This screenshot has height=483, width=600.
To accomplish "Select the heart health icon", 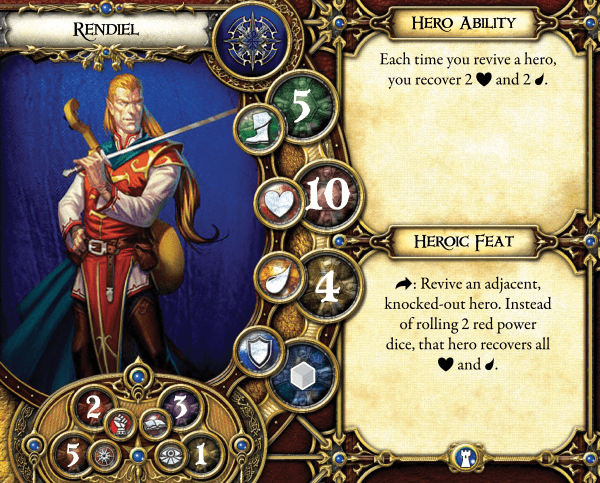I will (275, 200).
